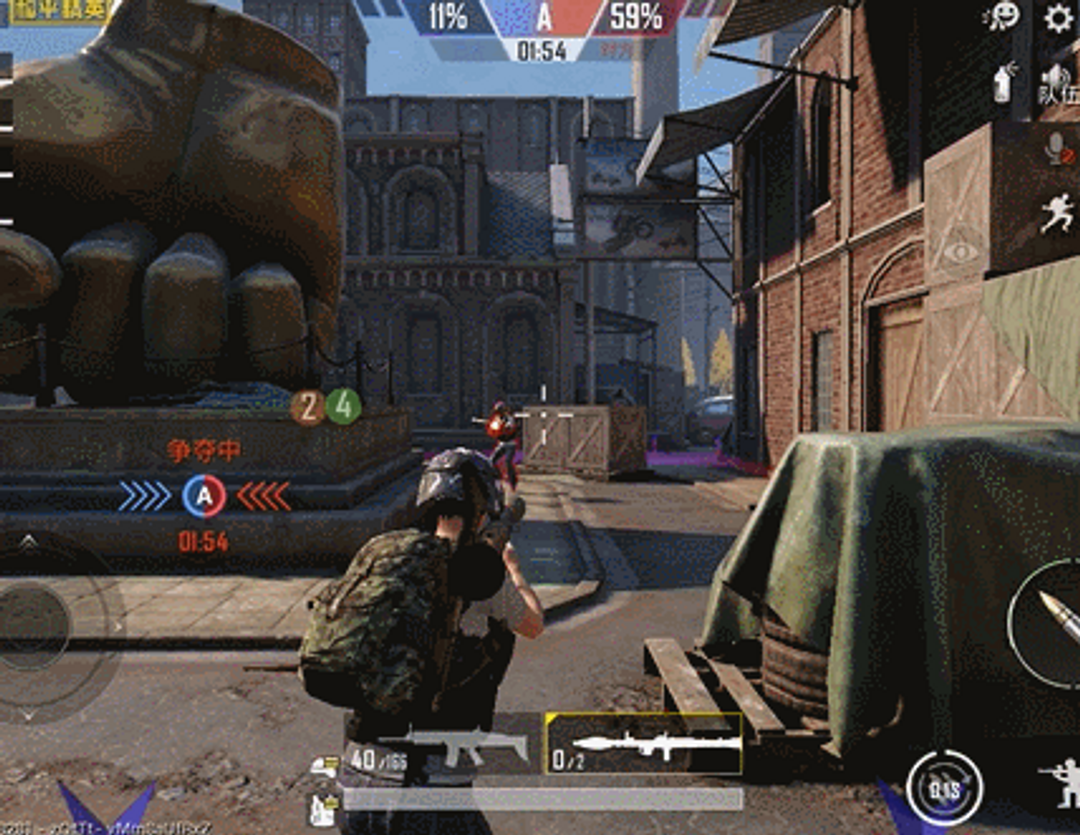Screen dimensions: 1080x835
Task: Tap the virtual movement joystick
Action: [x=35, y=627]
